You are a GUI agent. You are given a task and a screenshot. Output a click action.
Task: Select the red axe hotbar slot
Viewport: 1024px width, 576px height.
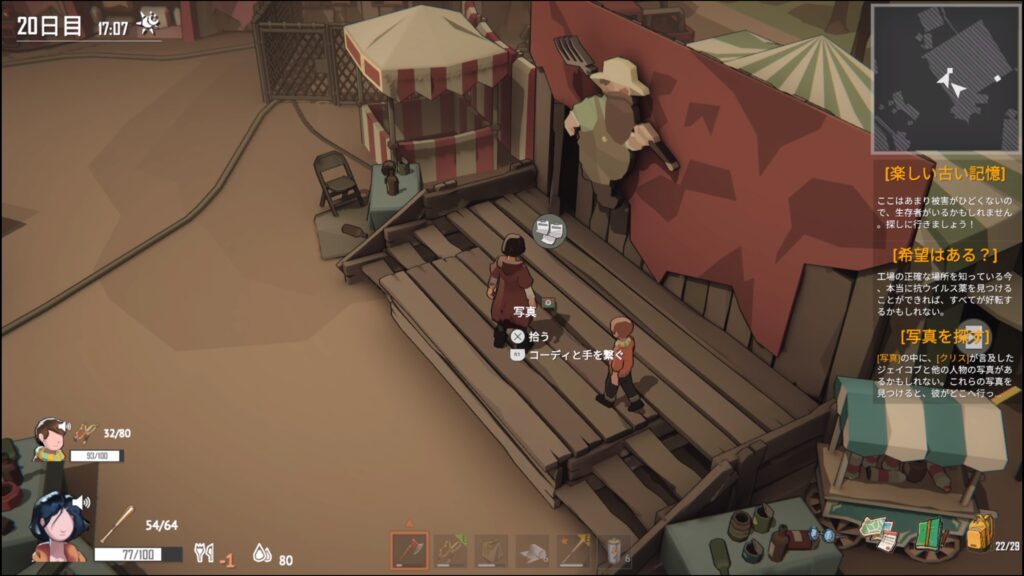[x=409, y=551]
